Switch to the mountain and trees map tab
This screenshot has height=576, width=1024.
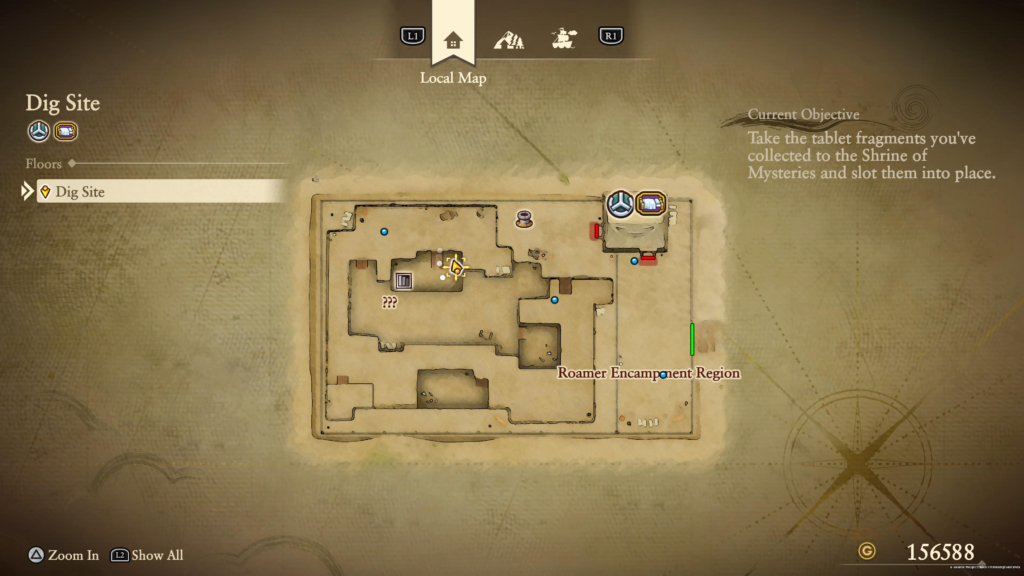[x=509, y=40]
